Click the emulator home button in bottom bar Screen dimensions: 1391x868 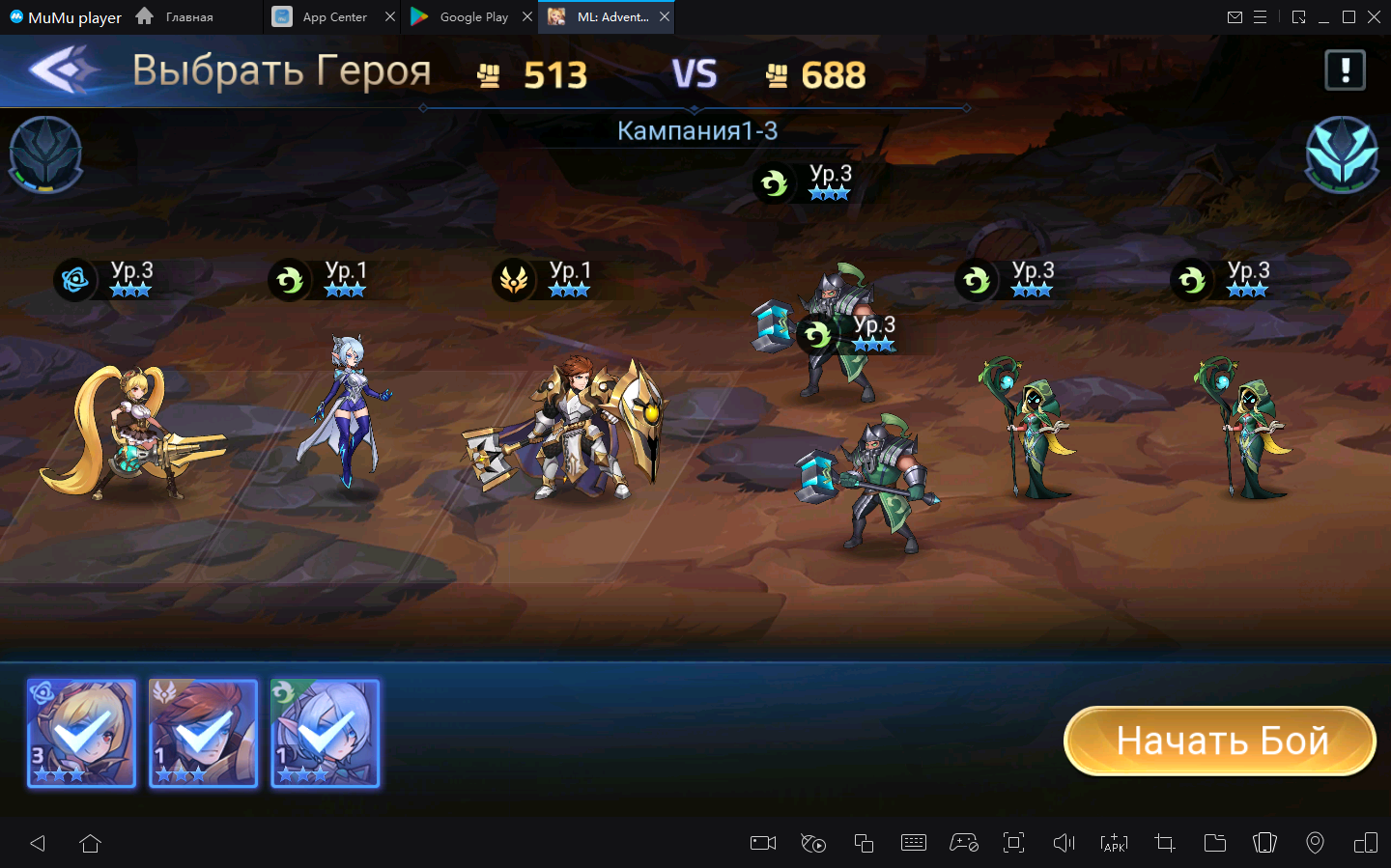91,843
